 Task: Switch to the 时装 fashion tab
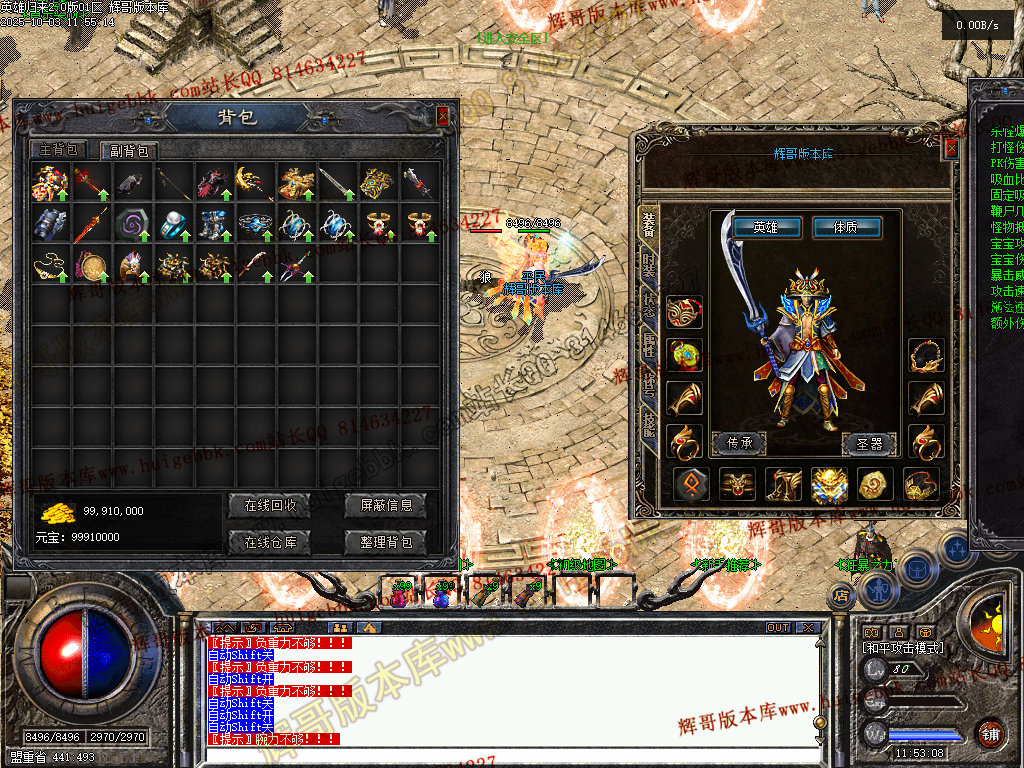649,265
